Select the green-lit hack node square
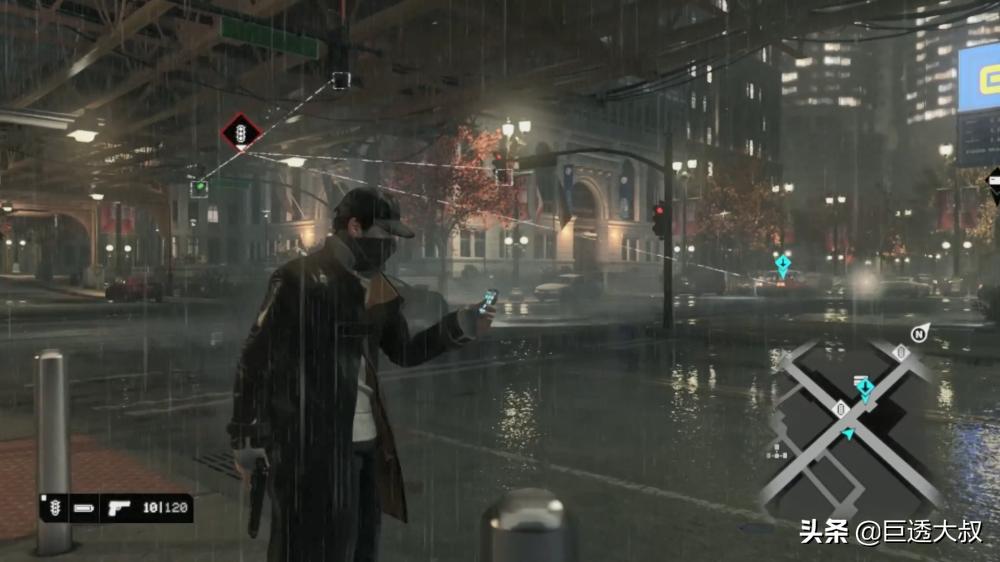 click(200, 187)
